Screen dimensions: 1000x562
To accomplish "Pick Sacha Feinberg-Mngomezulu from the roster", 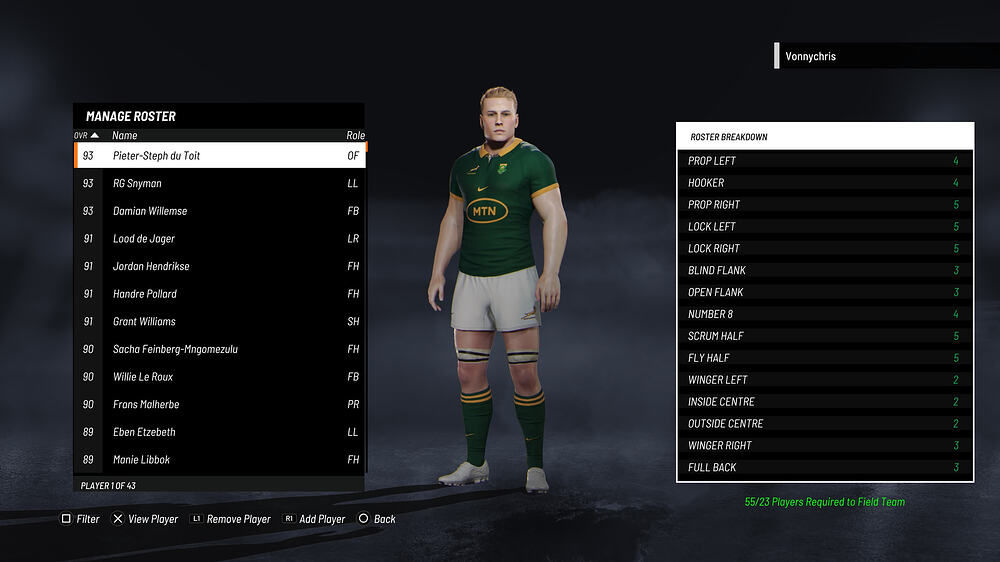I will 220,349.
